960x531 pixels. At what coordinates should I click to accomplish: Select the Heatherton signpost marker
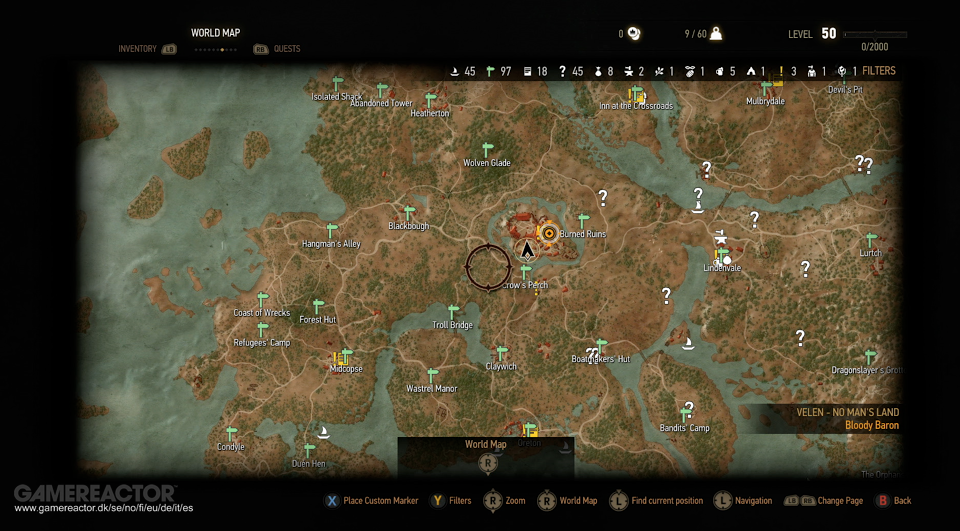(x=430, y=101)
